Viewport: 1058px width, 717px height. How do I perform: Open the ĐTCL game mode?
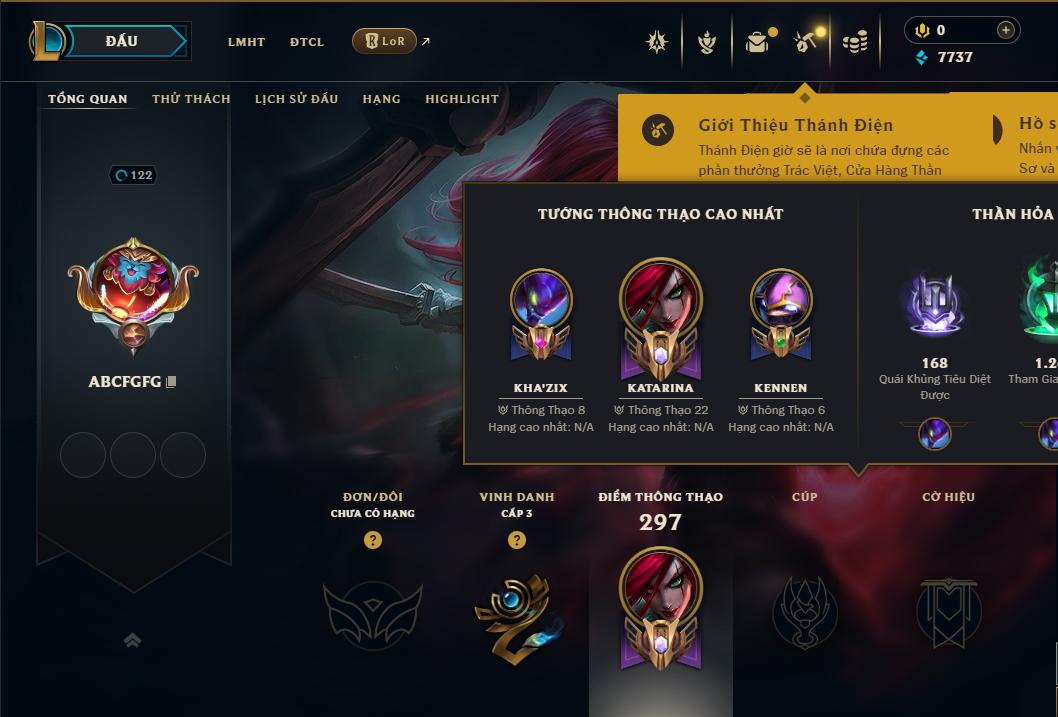(307, 42)
